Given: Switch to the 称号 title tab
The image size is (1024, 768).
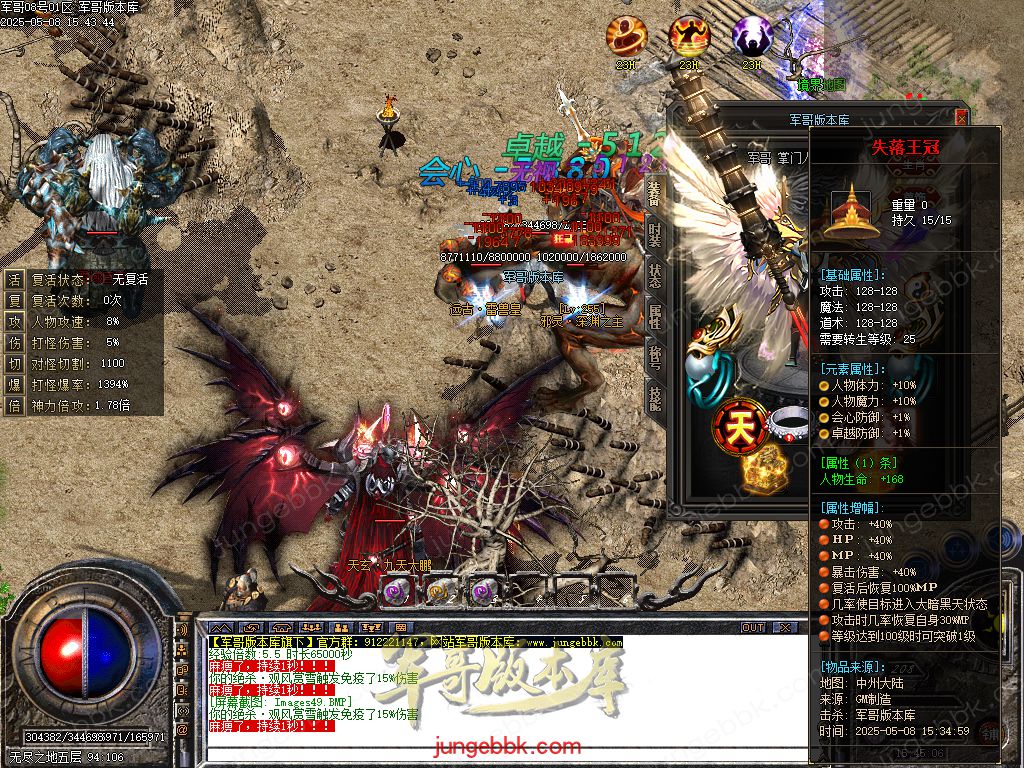Looking at the screenshot, I should (654, 357).
